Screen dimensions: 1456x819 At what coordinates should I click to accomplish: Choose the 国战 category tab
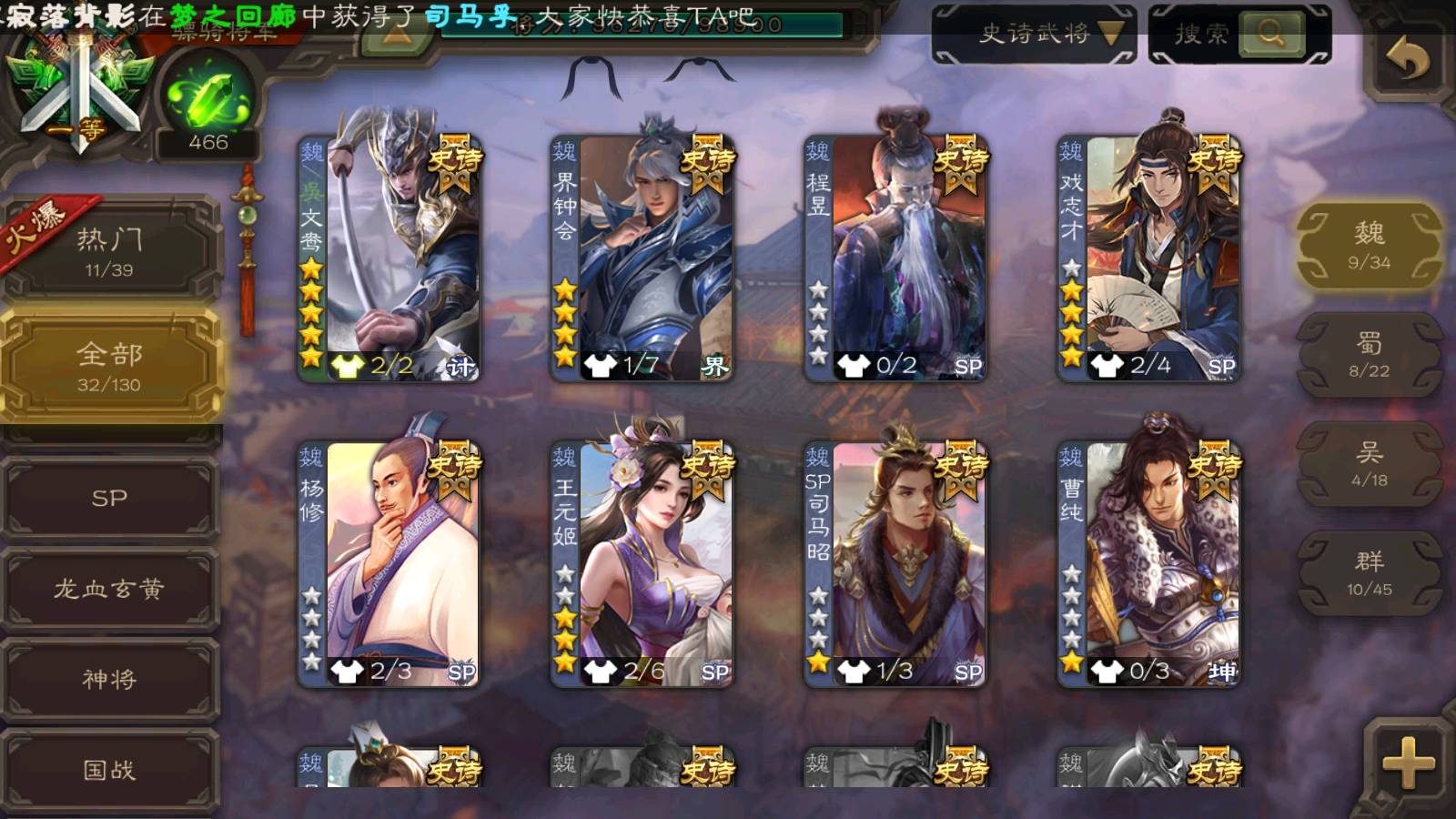109,770
